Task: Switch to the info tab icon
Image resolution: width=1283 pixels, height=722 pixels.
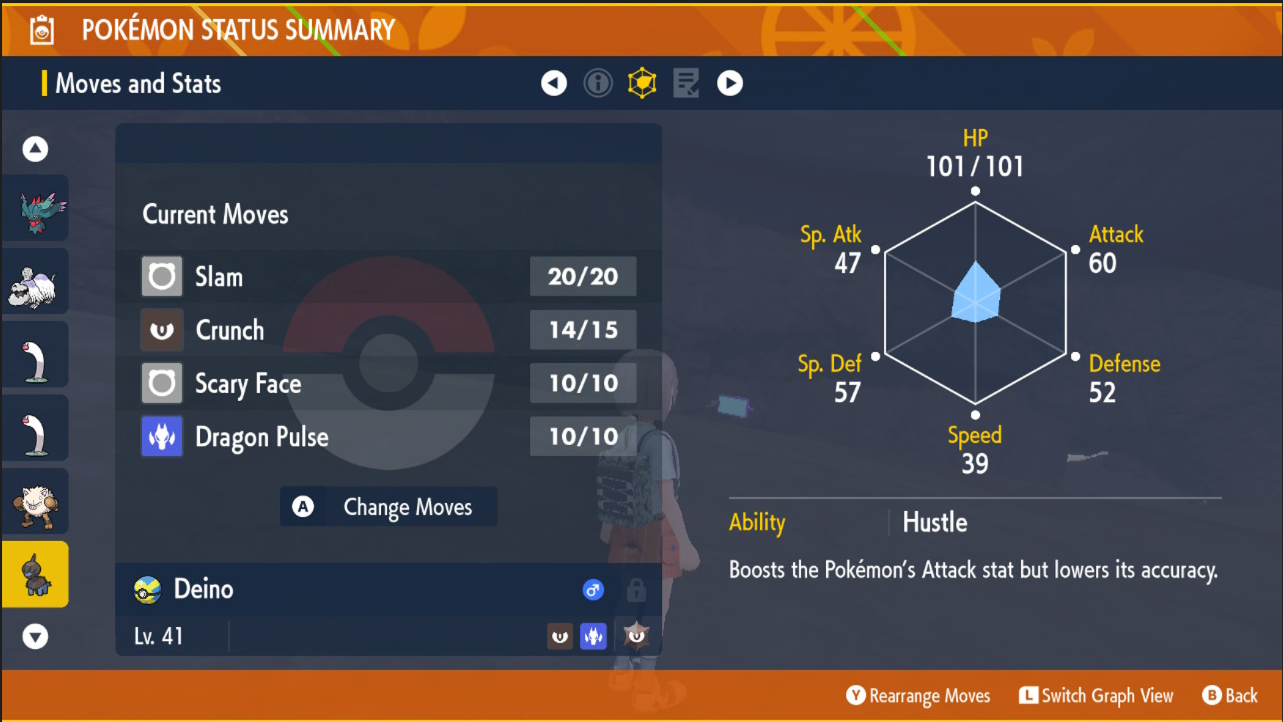Action: click(x=598, y=83)
